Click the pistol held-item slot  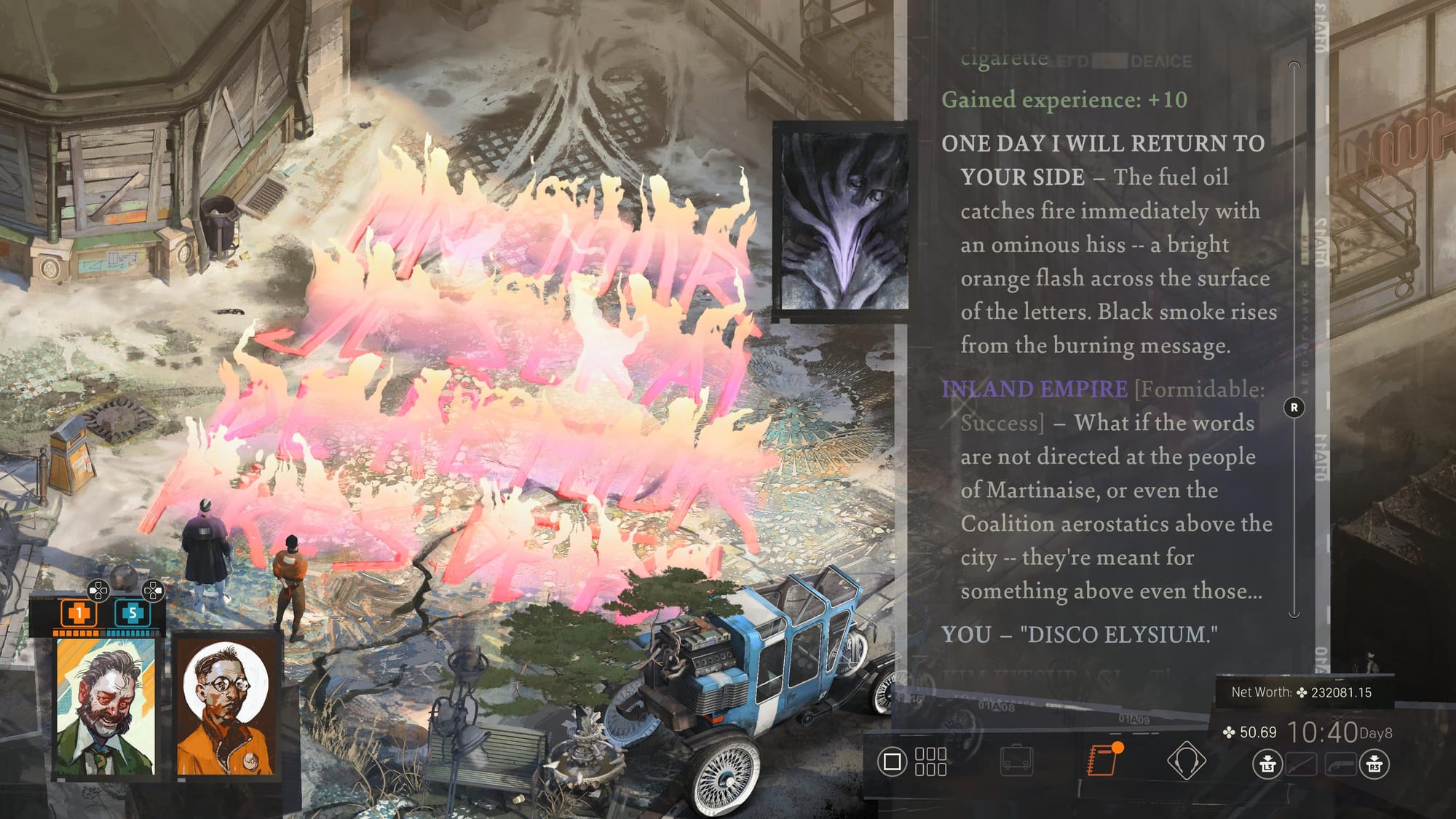(x=1341, y=764)
